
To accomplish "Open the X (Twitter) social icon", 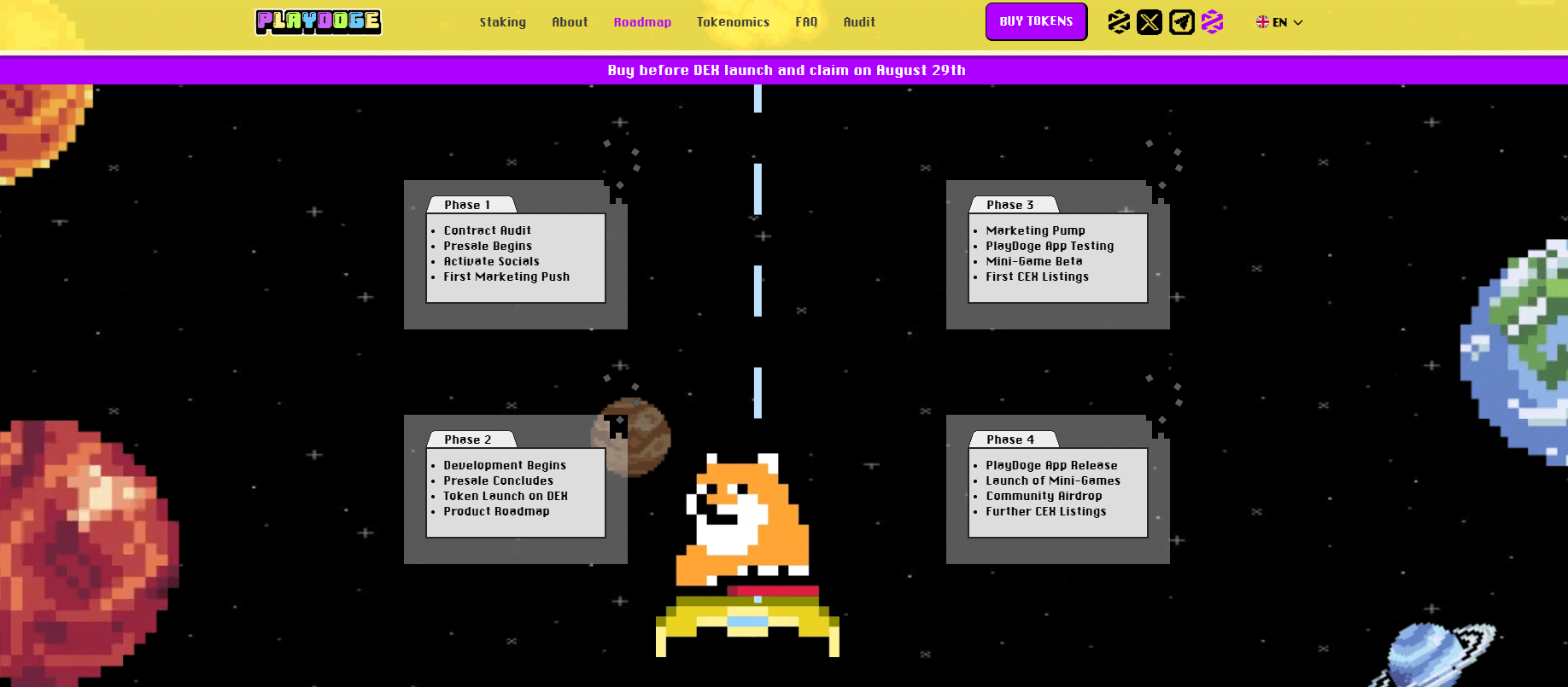I will [x=1150, y=22].
